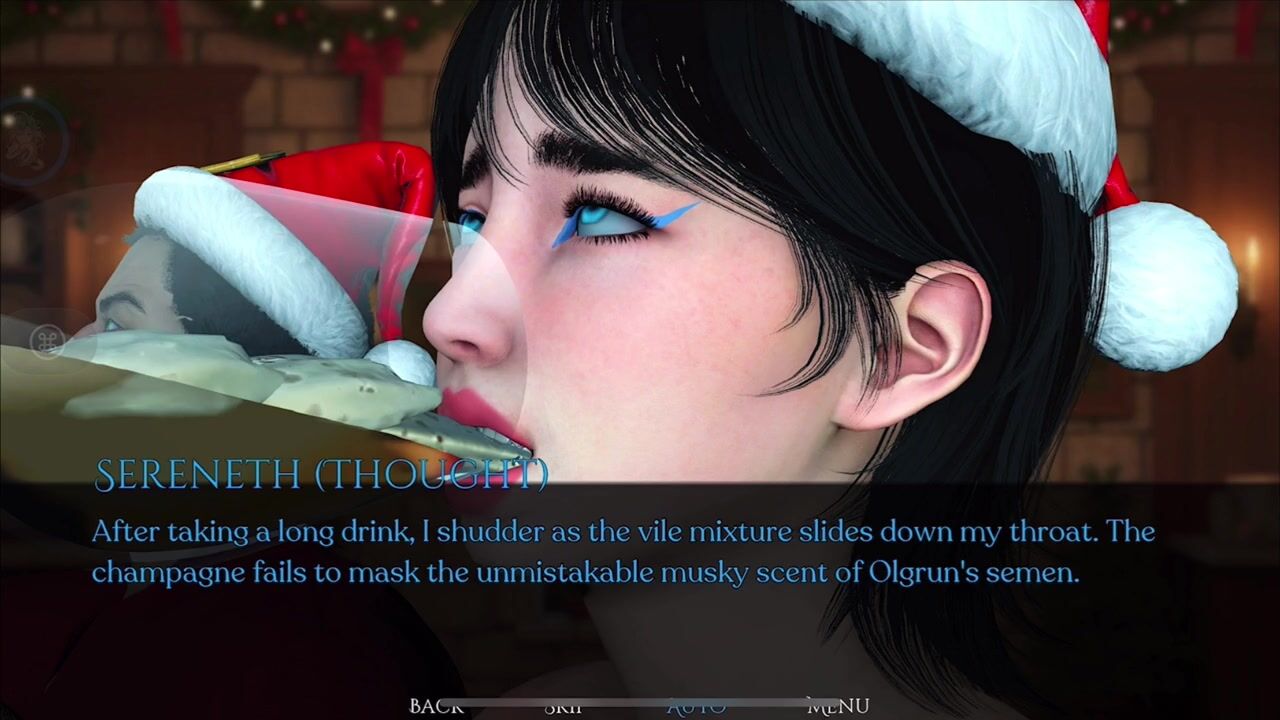
Task: Go back with the BACK button
Action: coord(436,706)
